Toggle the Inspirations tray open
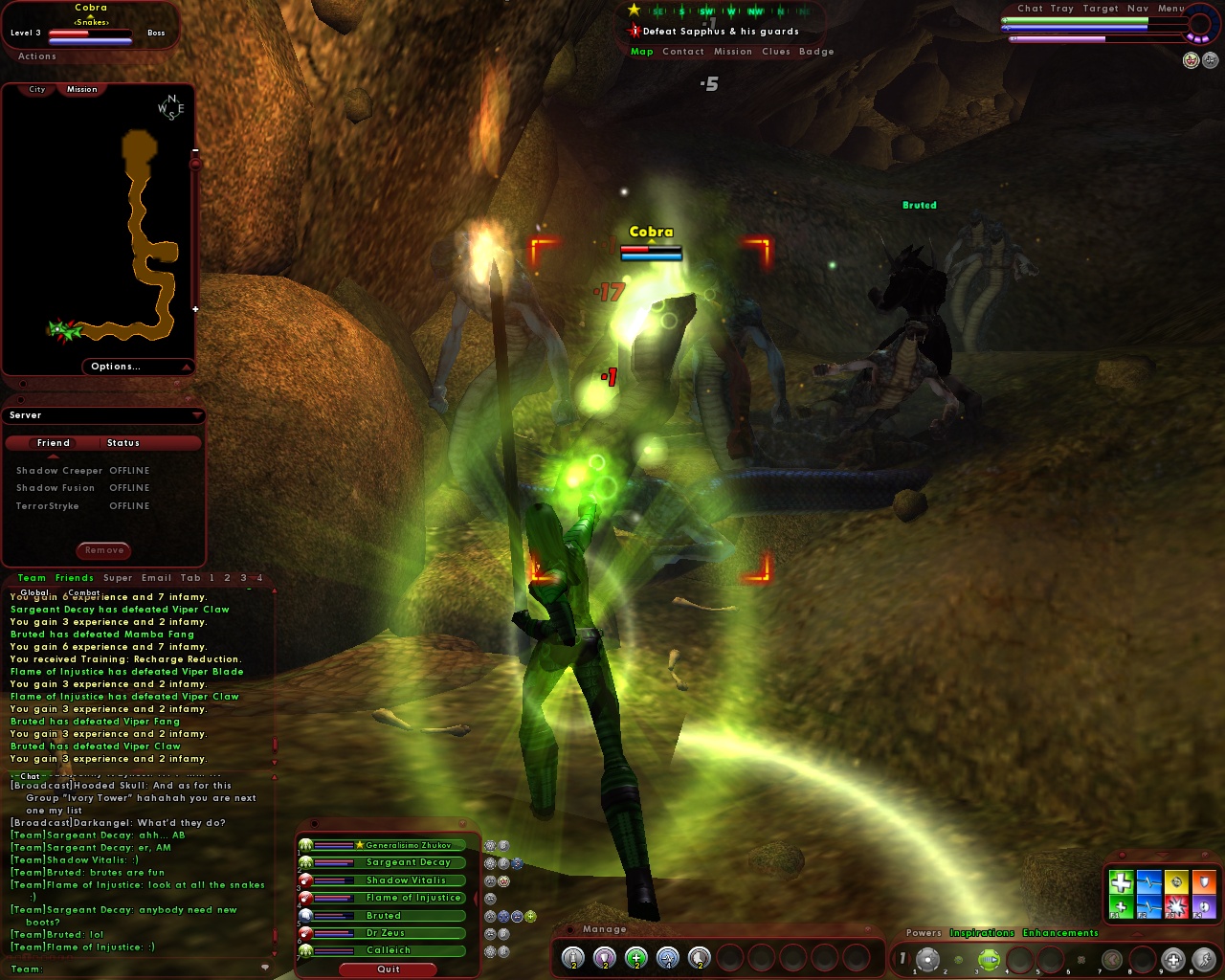 pyautogui.click(x=983, y=932)
